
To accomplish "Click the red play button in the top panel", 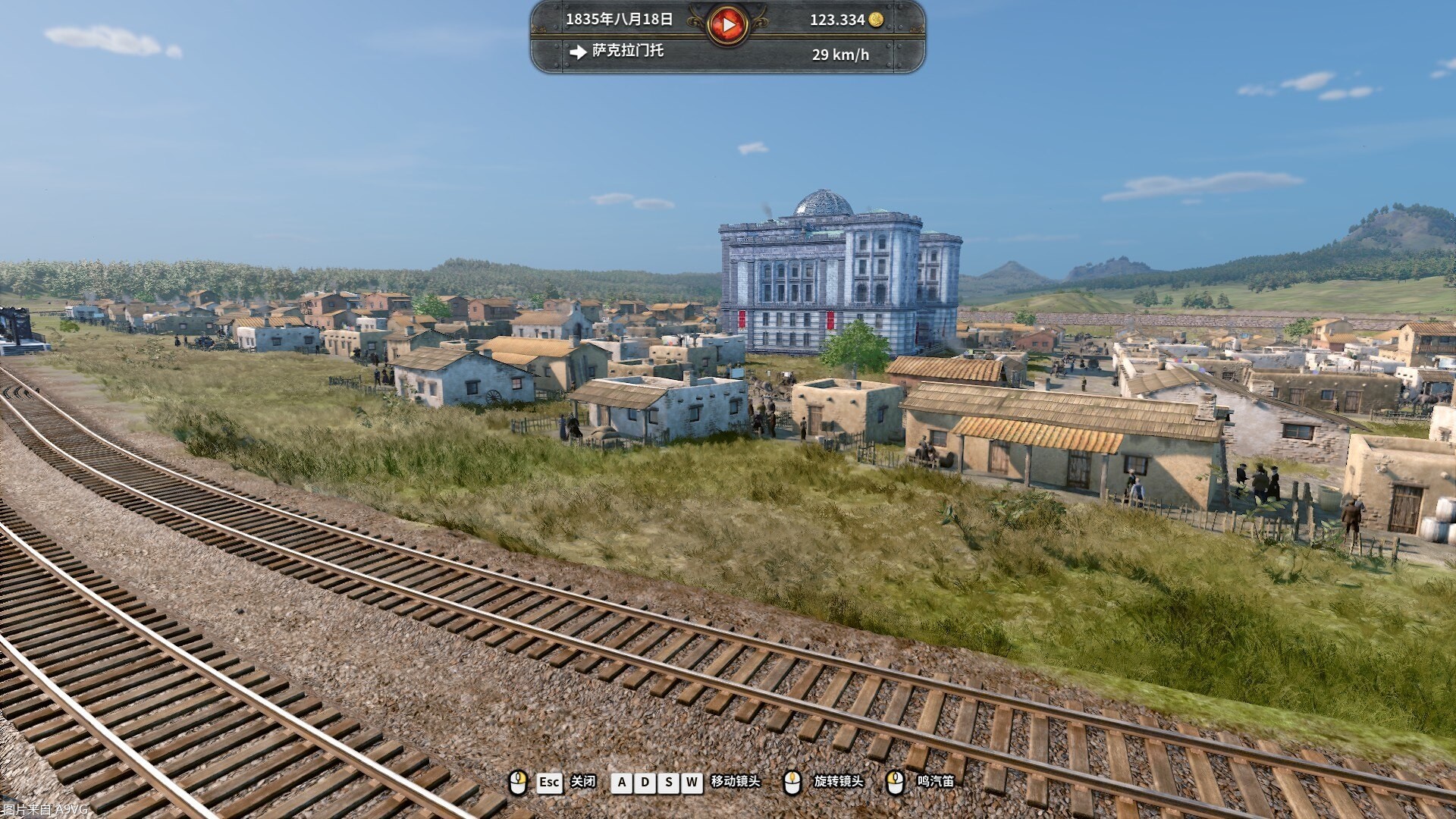I will click(728, 25).
